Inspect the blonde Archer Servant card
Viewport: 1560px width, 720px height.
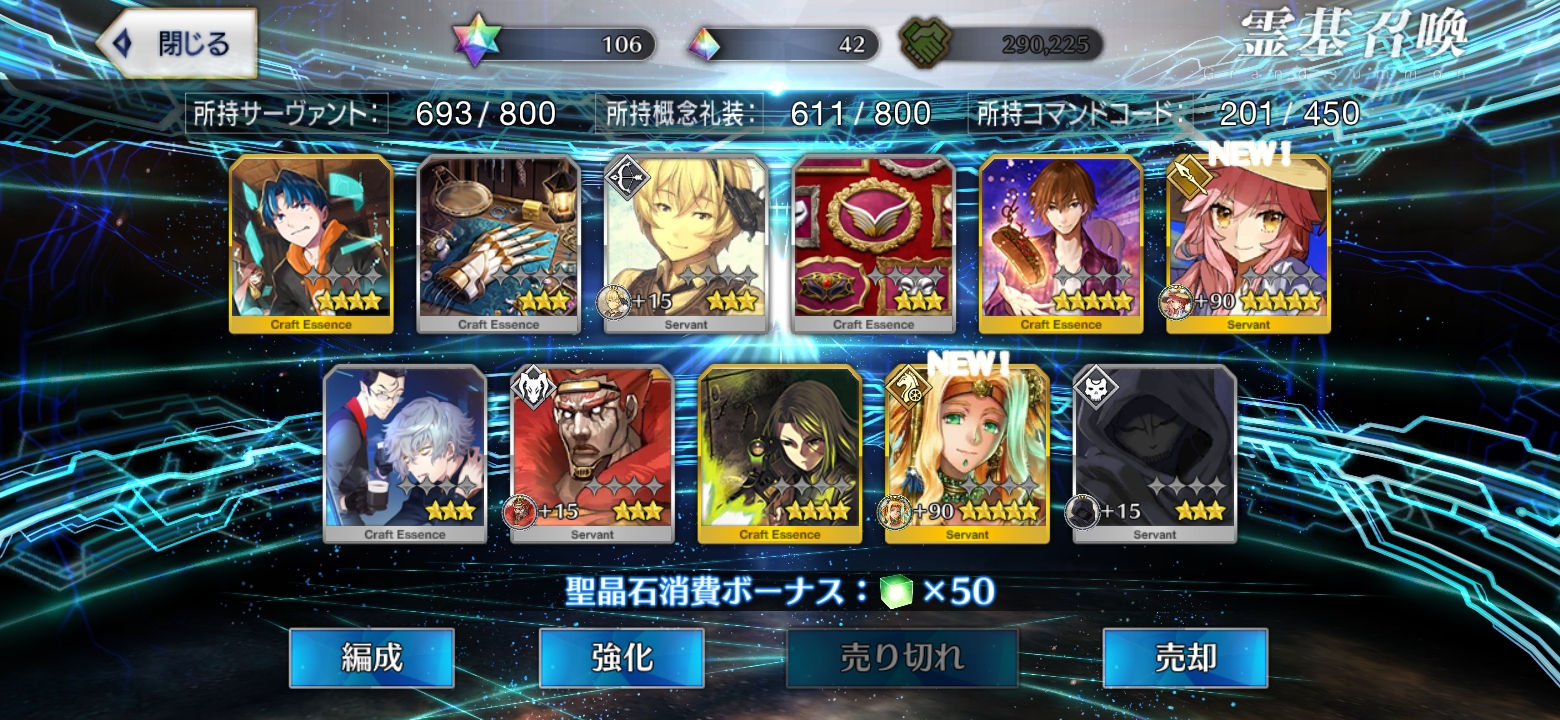click(686, 243)
